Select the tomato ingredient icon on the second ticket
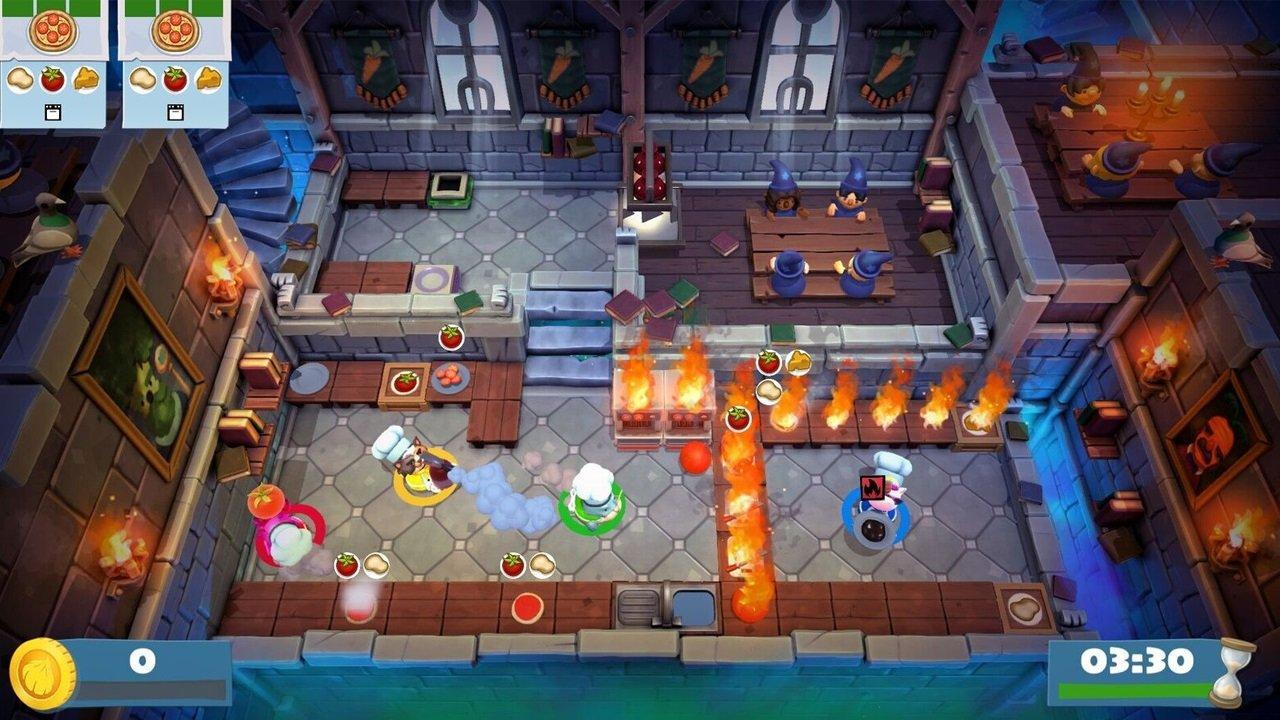Screen dimensions: 1280x720 click(x=174, y=79)
